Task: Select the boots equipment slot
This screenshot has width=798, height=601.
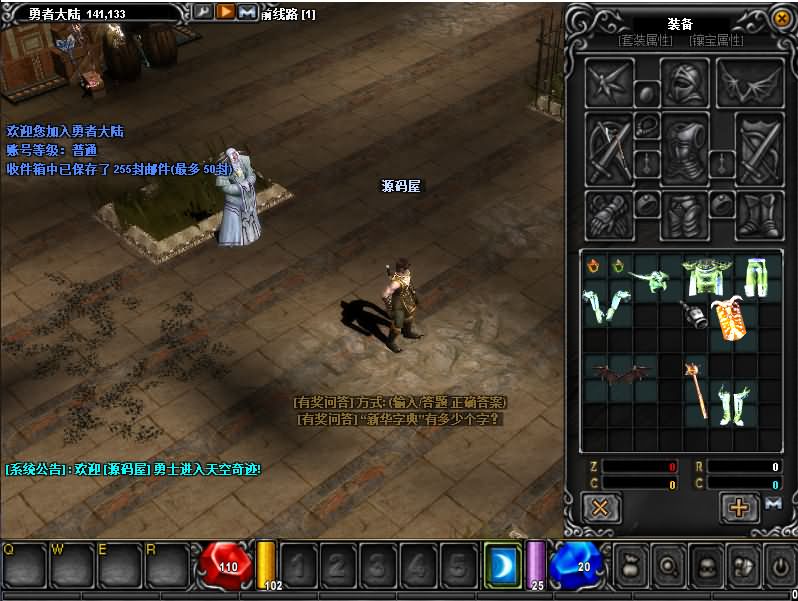Action: [x=759, y=214]
